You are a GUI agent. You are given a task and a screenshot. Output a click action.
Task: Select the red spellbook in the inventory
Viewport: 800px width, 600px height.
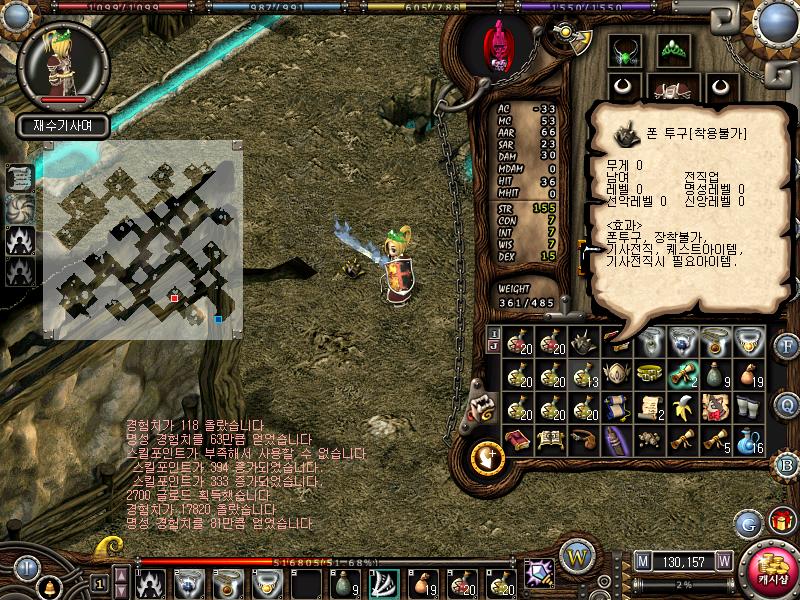(518, 439)
